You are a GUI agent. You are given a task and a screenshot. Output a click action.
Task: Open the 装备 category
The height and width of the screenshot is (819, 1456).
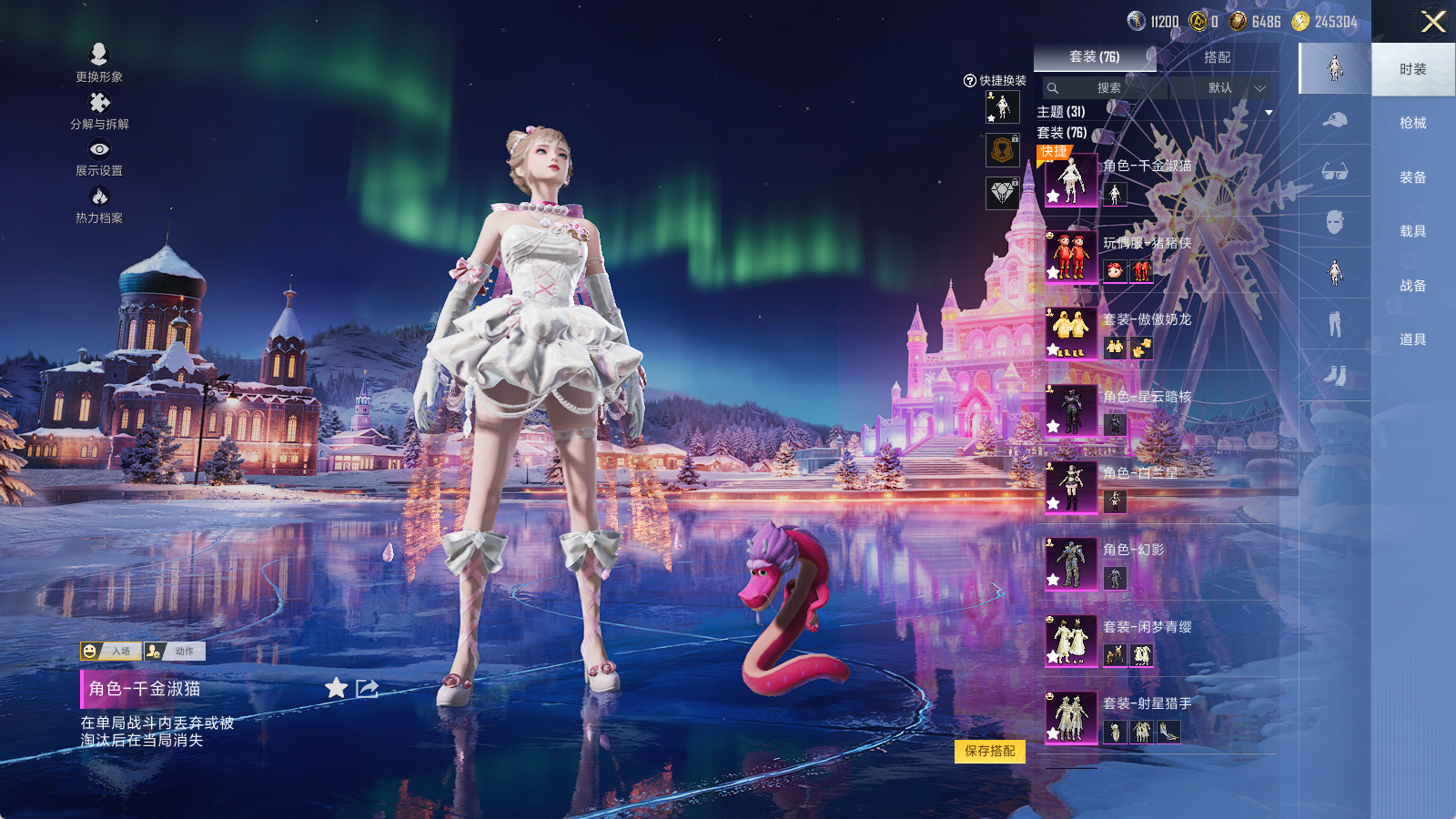[1412, 177]
